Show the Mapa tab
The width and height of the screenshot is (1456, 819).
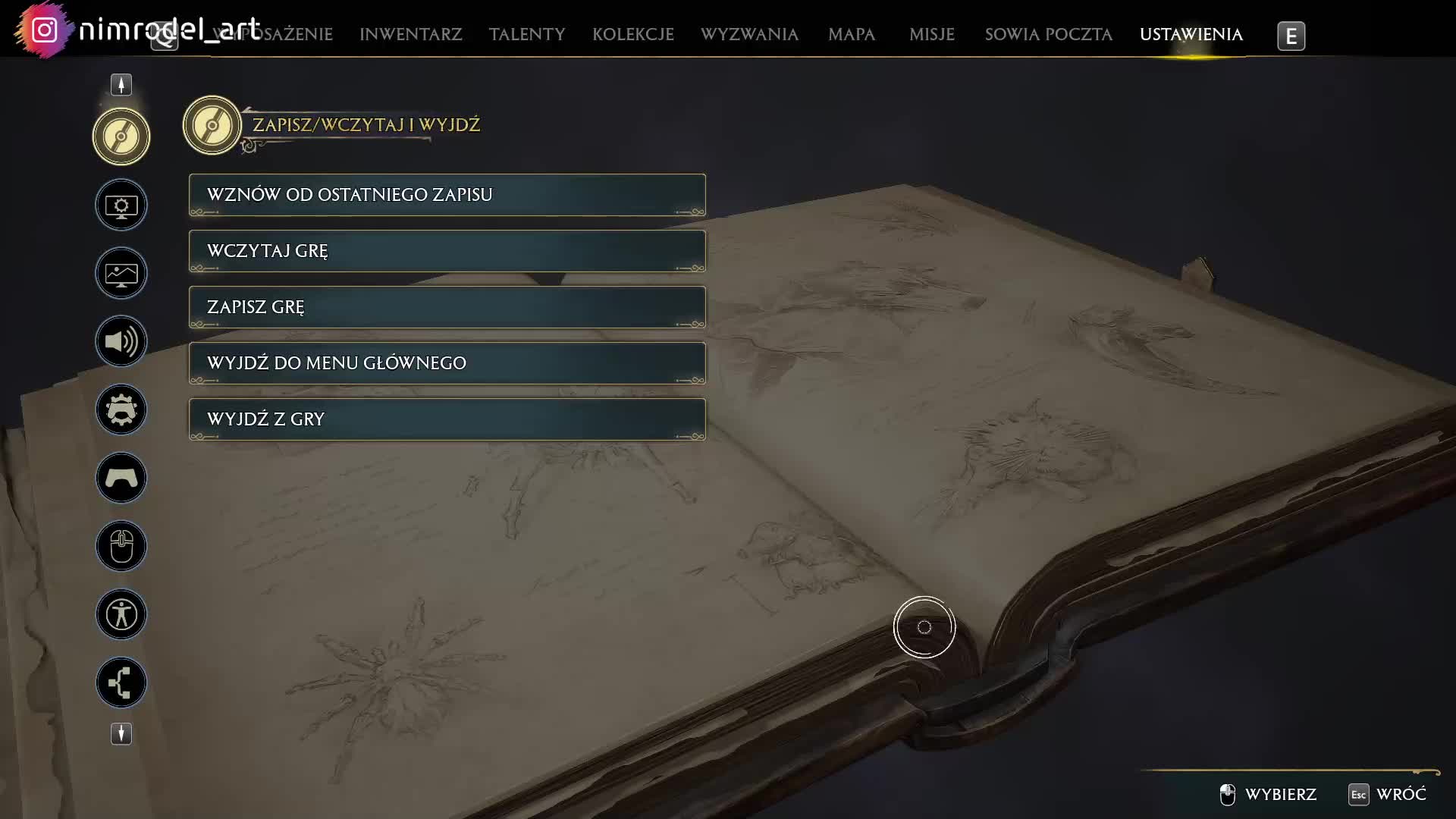[x=851, y=35]
